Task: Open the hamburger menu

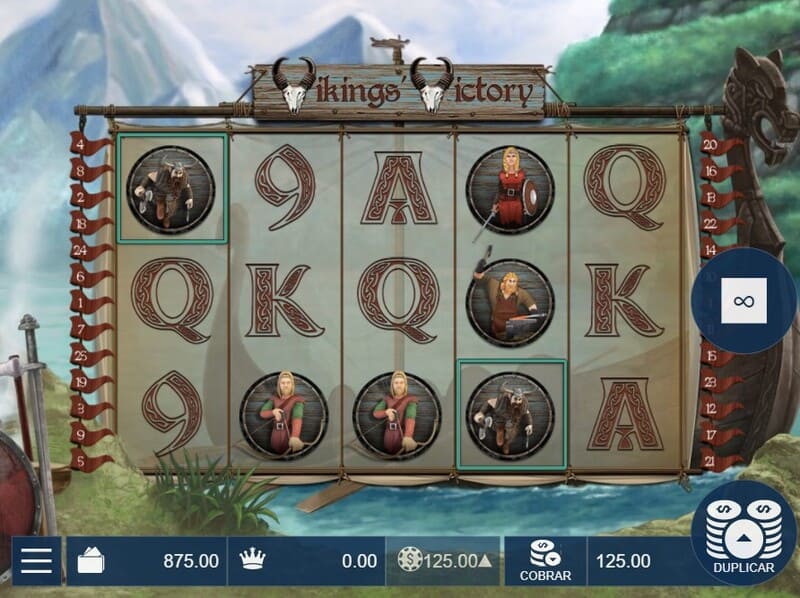Action: click(x=36, y=561)
